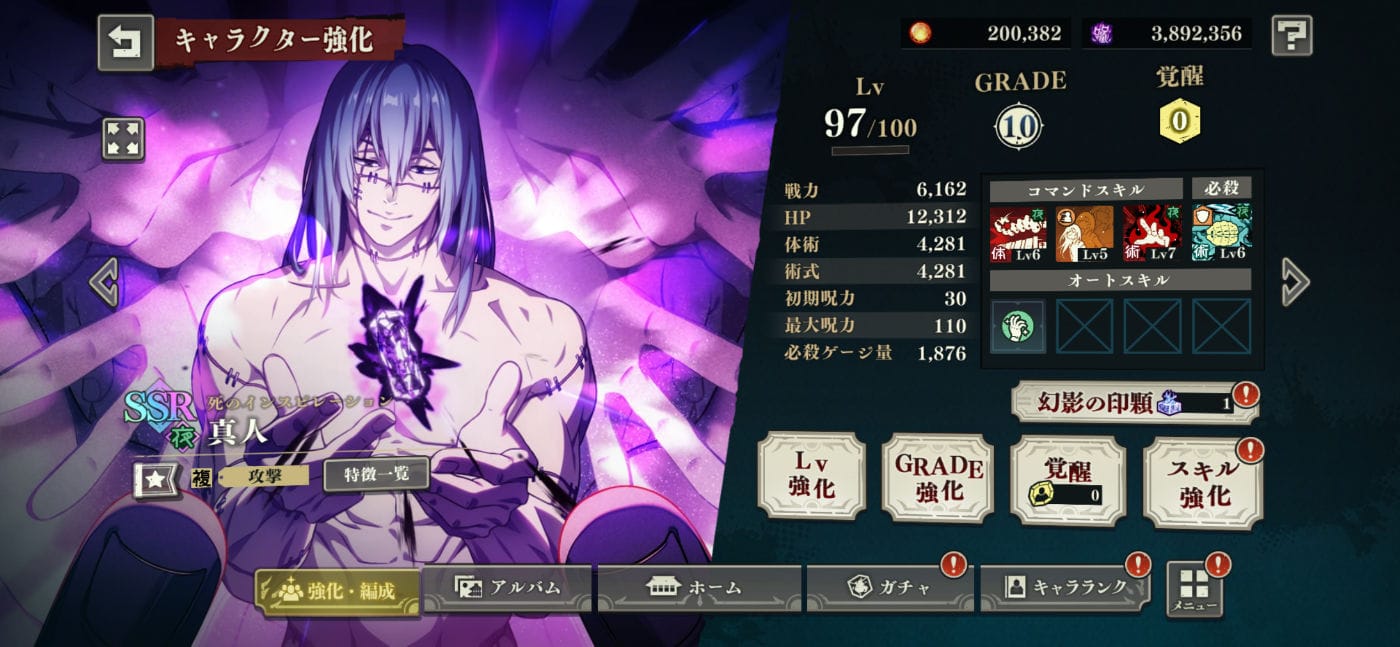Open the 特徴一覧 traits list

pyautogui.click(x=376, y=474)
